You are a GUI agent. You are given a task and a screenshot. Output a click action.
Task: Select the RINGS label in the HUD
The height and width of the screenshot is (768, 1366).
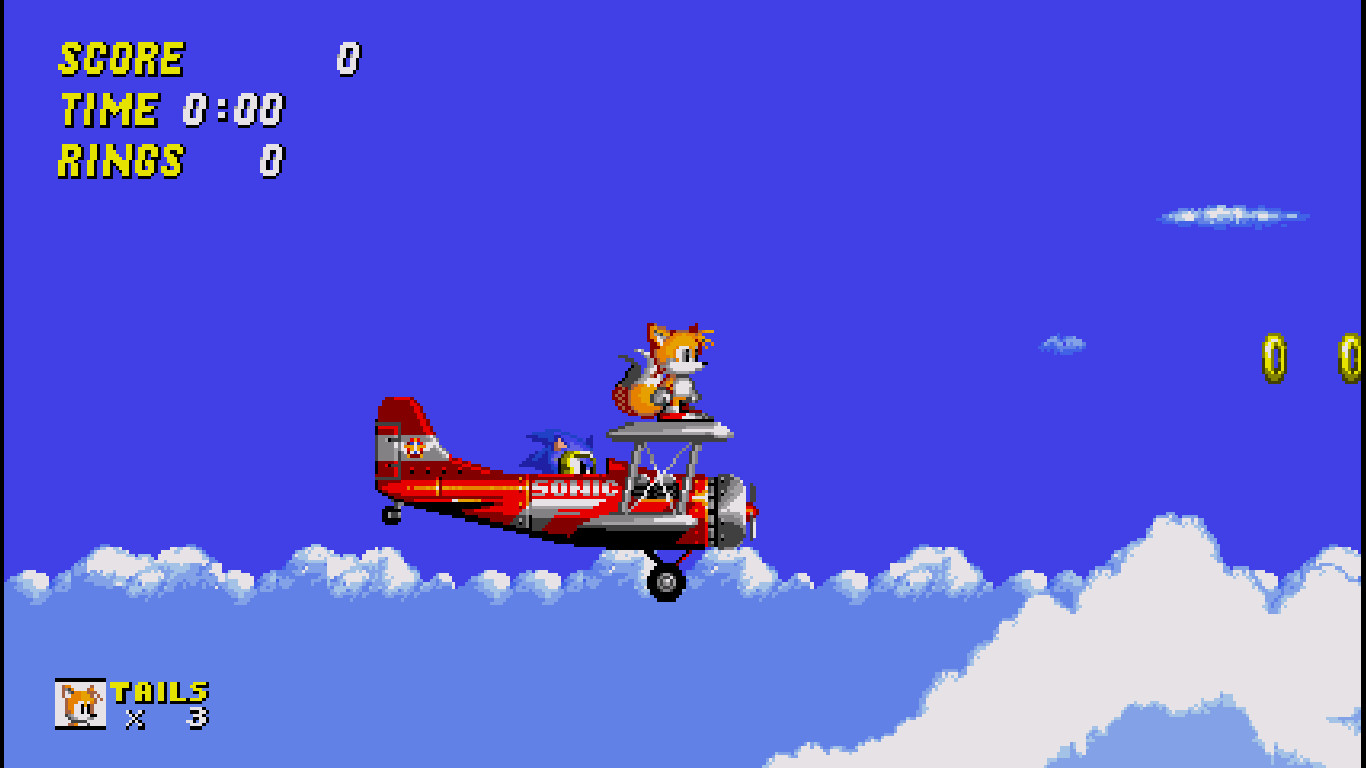pos(120,160)
